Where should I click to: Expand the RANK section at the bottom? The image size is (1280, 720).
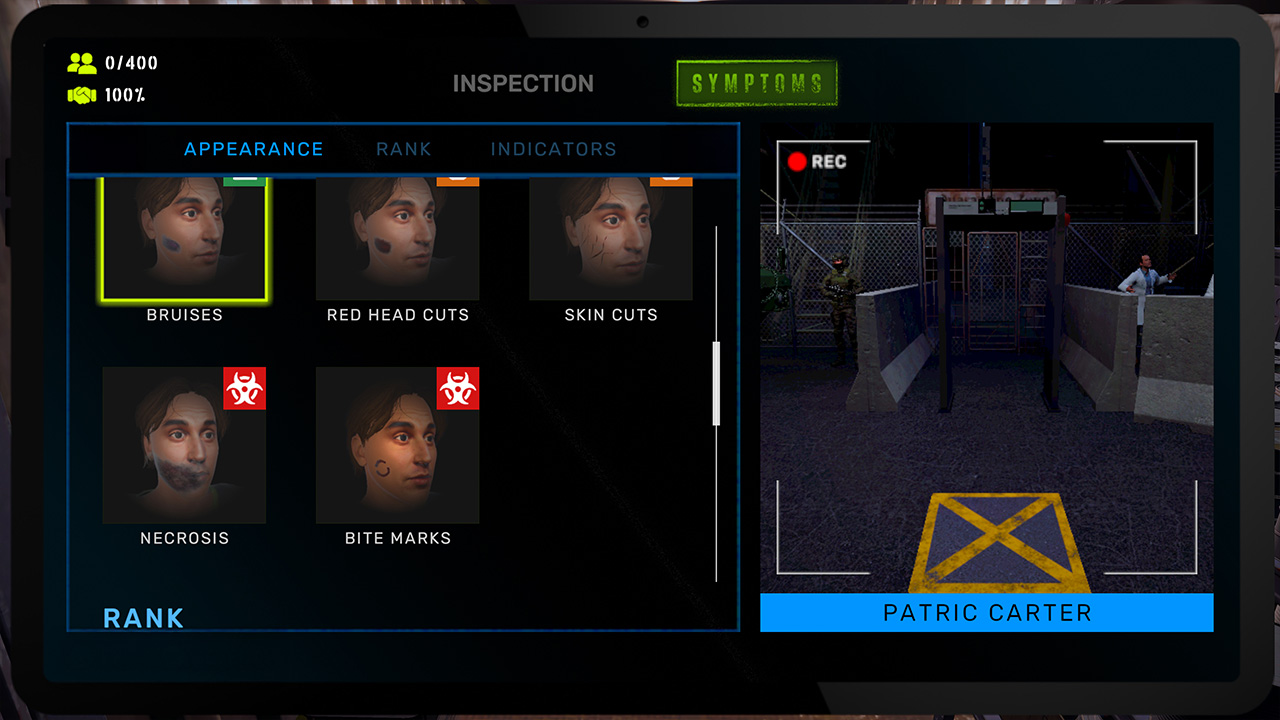[x=143, y=618]
